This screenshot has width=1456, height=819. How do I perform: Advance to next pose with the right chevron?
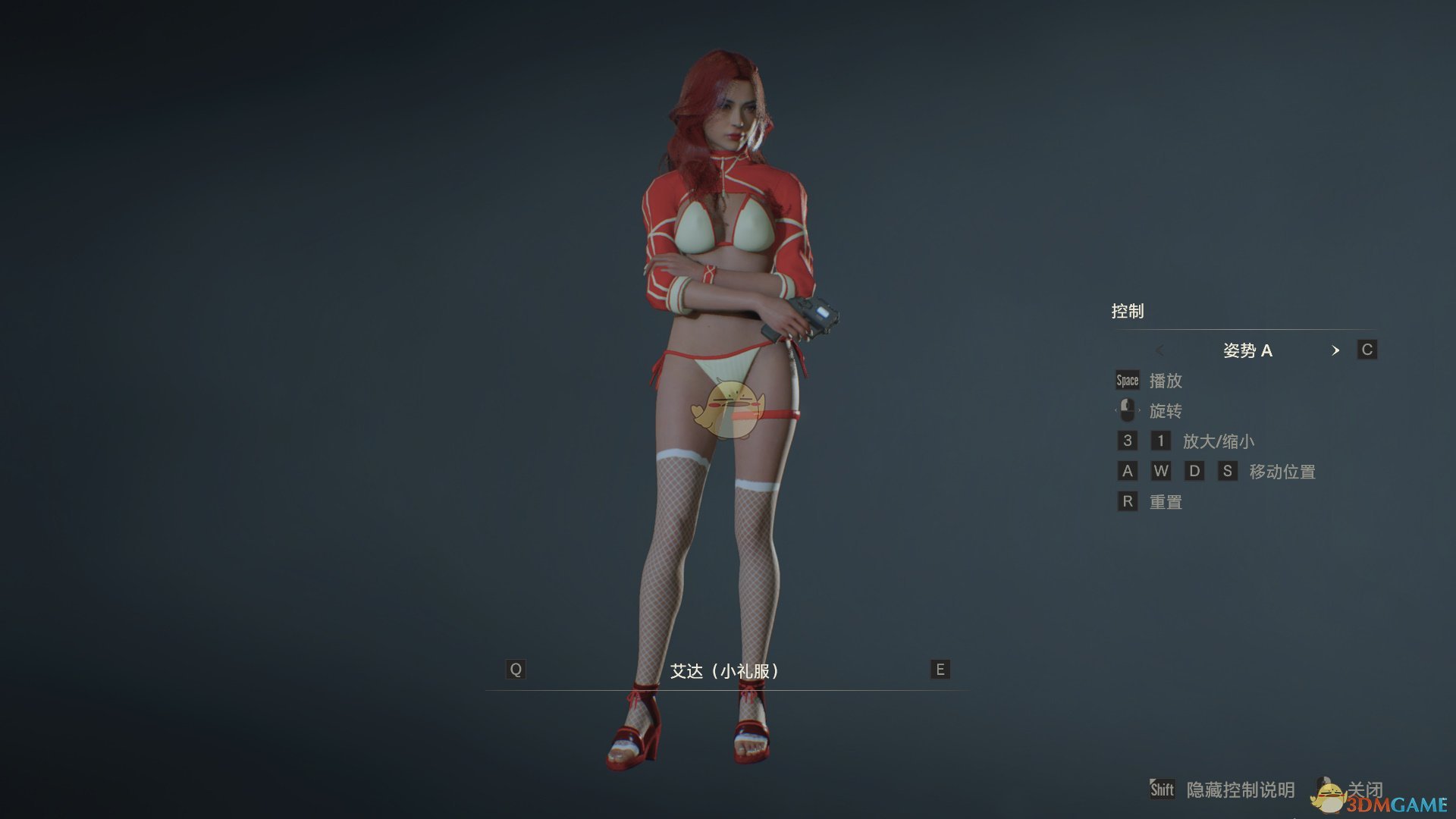pyautogui.click(x=1336, y=350)
